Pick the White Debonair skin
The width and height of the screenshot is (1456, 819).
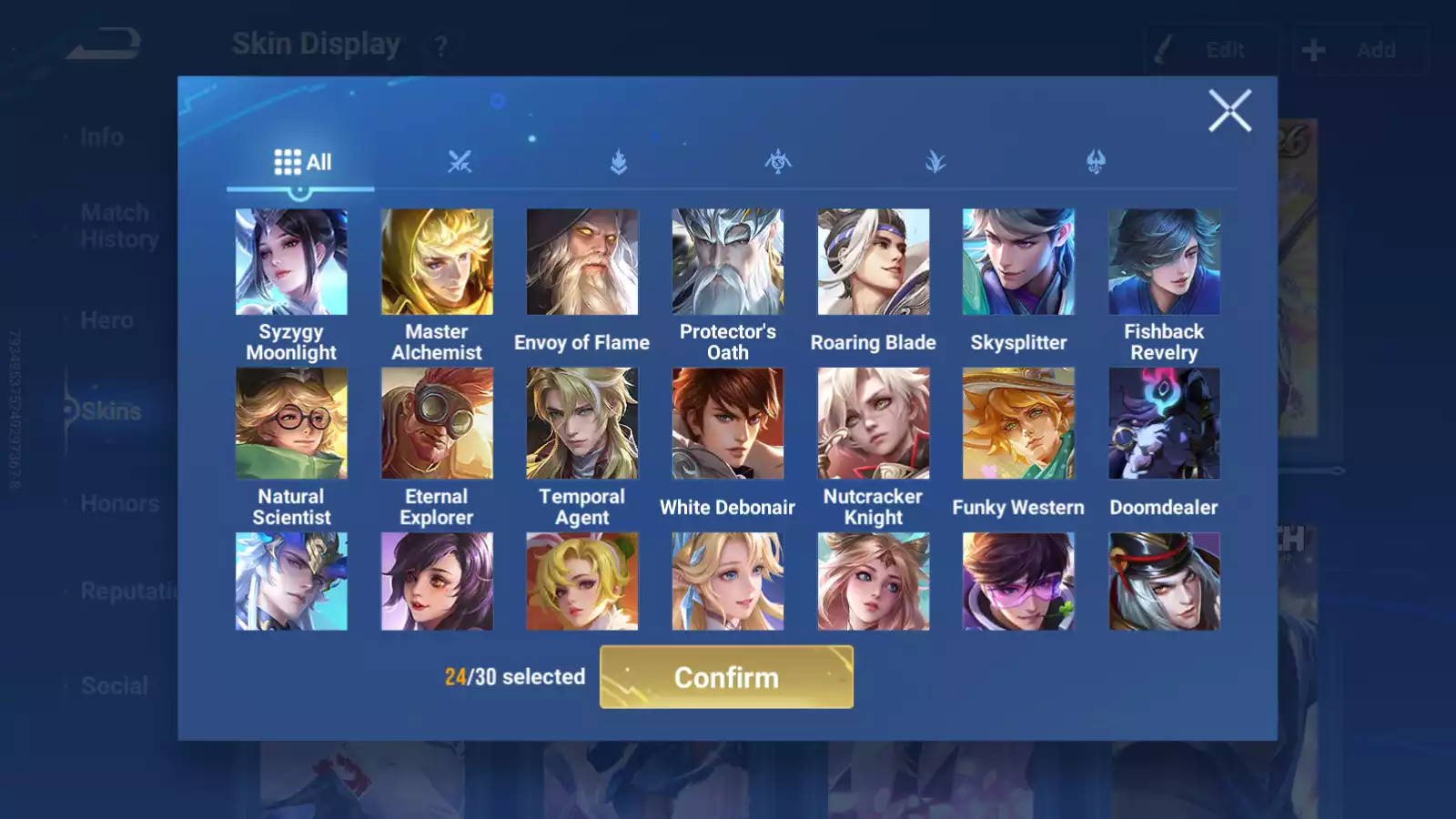pyautogui.click(x=728, y=423)
